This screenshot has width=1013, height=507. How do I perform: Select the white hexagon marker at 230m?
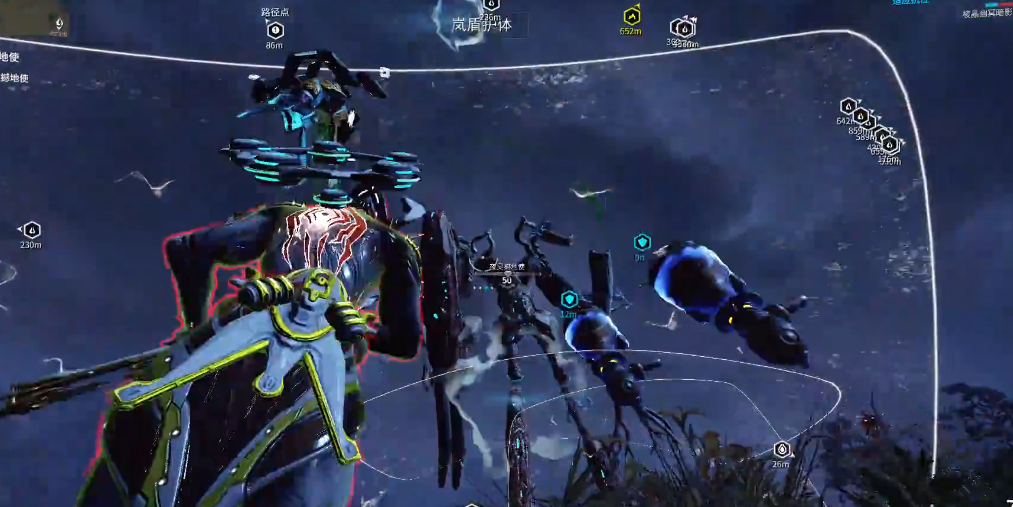coord(31,230)
